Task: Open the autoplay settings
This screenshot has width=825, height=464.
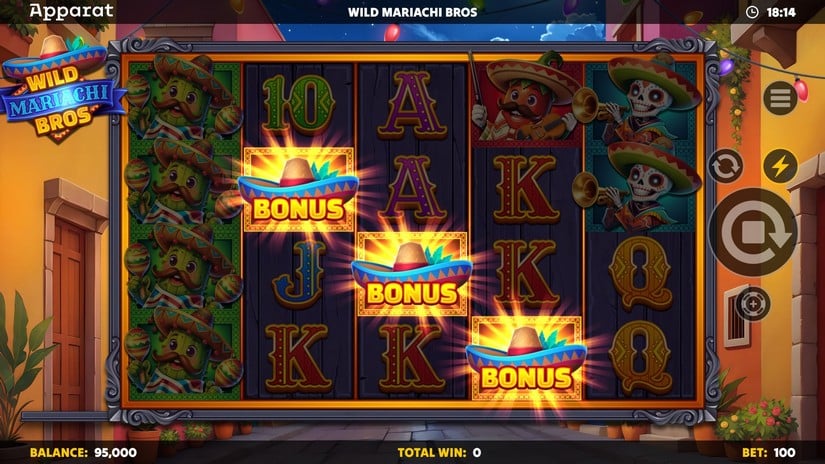Action: [x=725, y=165]
